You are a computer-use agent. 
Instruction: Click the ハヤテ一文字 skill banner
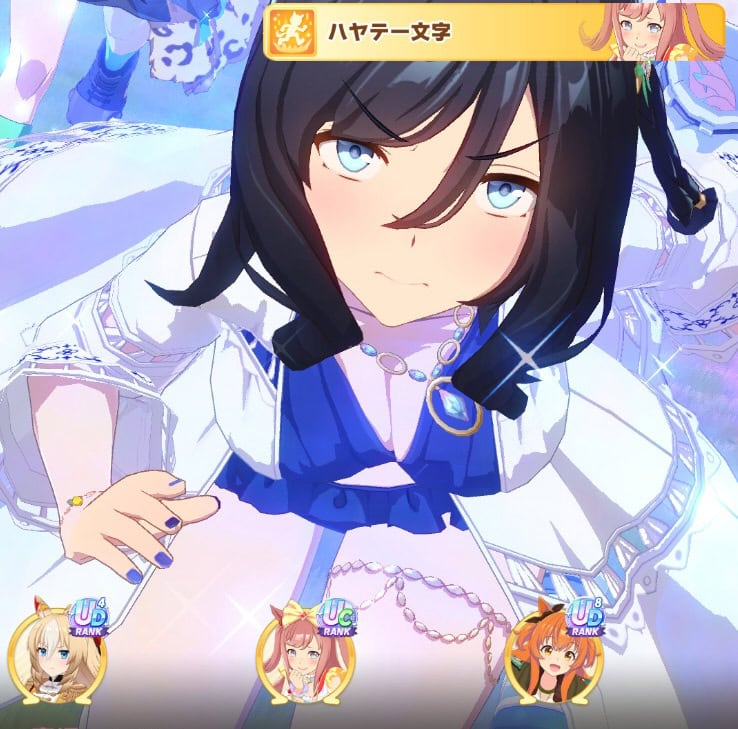tap(492, 32)
